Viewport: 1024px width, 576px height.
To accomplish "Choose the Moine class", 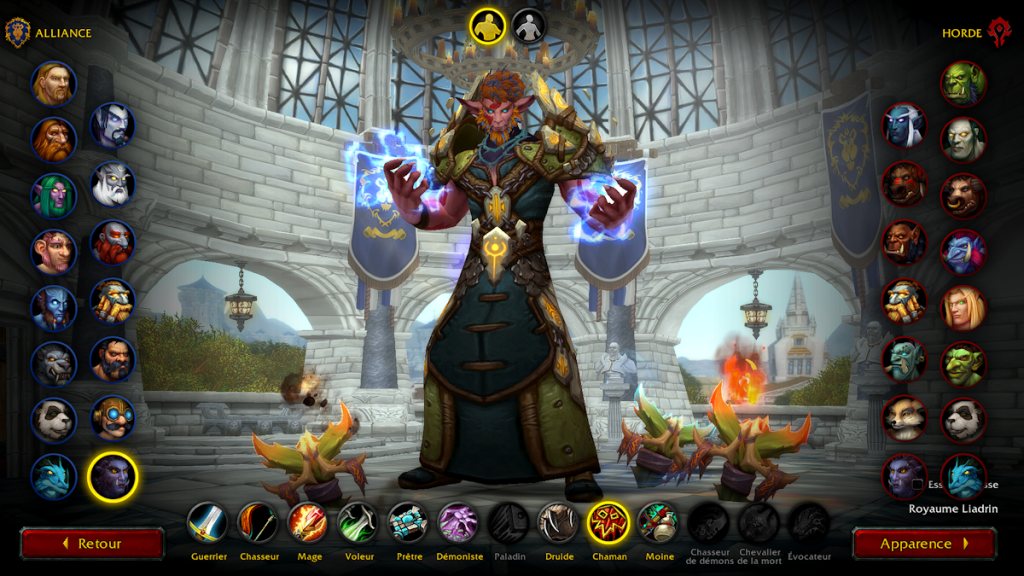I will coord(658,522).
